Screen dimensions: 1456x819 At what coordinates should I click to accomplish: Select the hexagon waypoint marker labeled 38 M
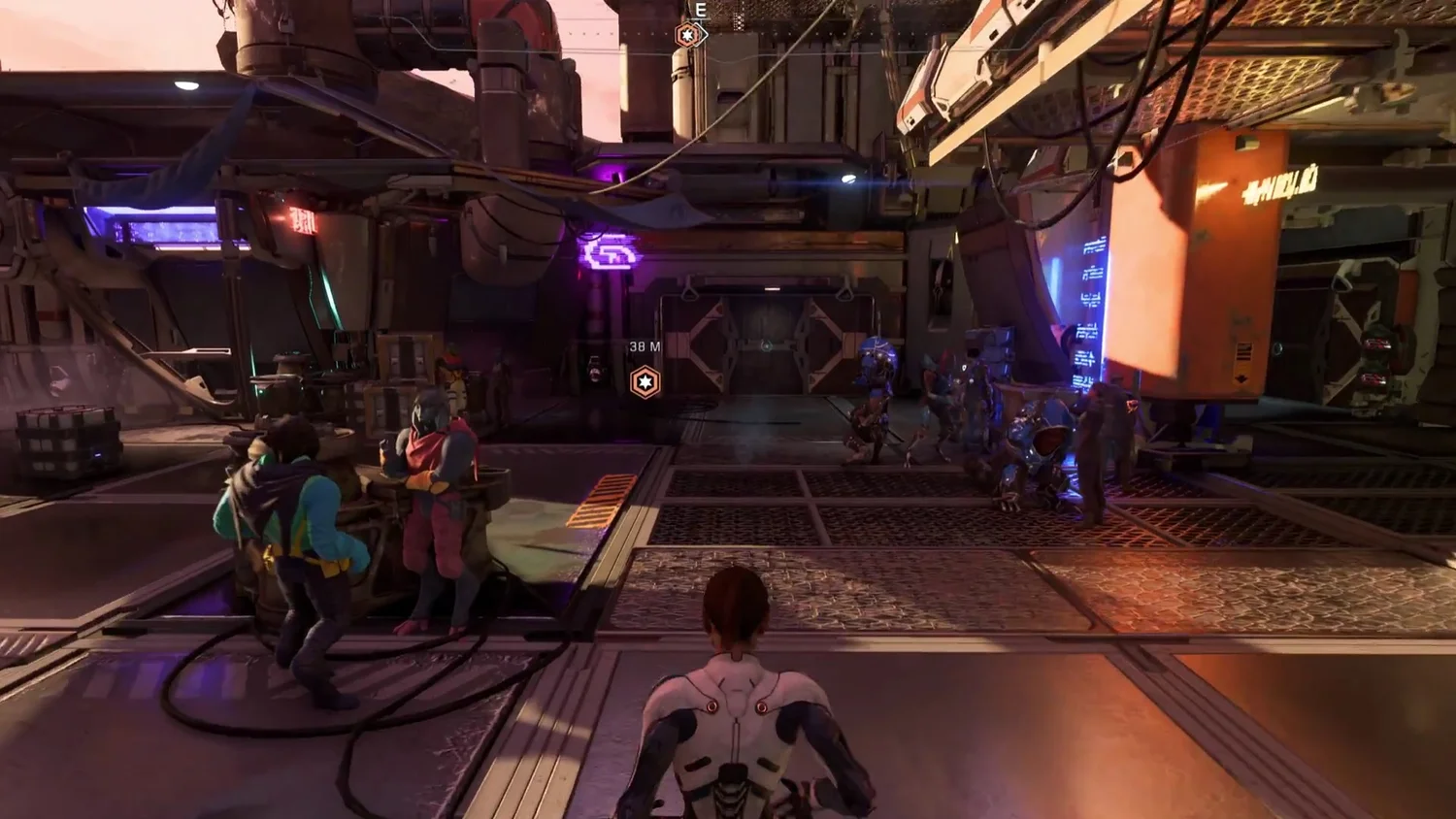pos(645,381)
